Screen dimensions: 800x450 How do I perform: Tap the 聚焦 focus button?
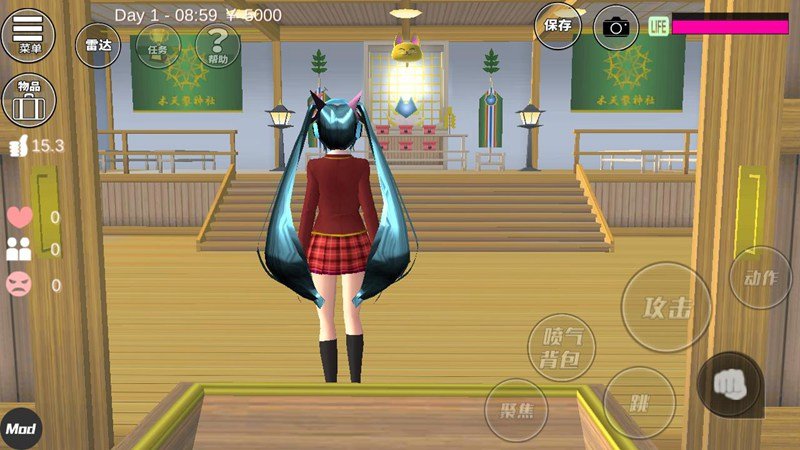[x=516, y=410]
